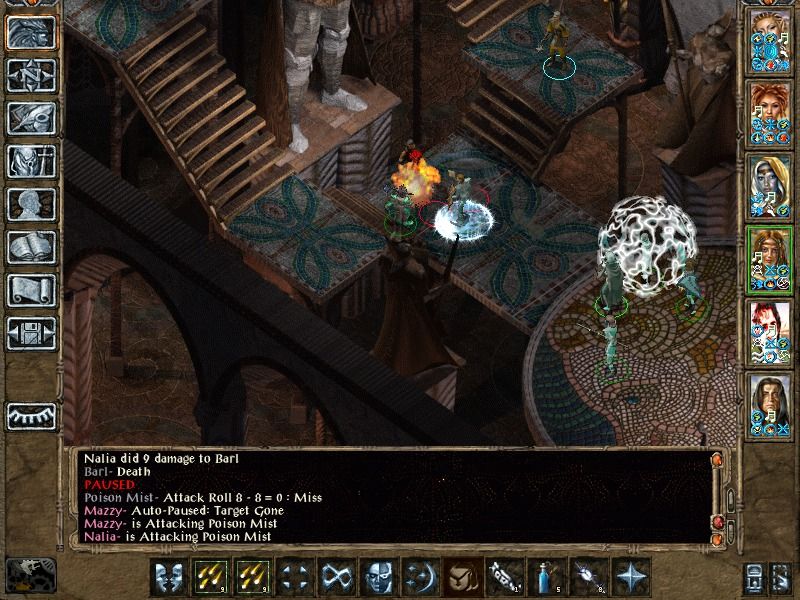
Task: Click the closed-eye button on the left sidebar
Action: click(30, 415)
